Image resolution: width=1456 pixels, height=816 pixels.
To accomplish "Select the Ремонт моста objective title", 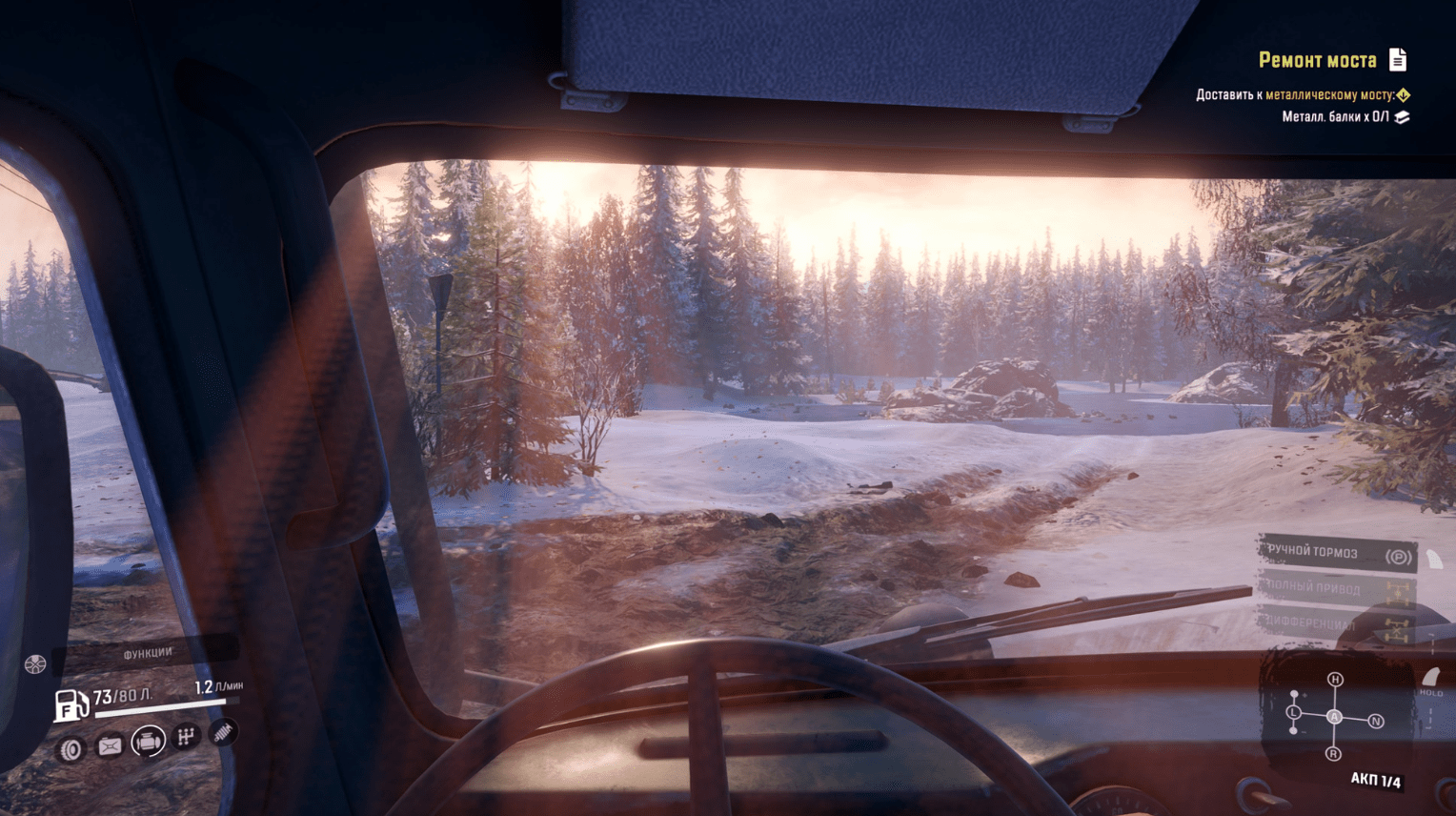I will point(1317,61).
